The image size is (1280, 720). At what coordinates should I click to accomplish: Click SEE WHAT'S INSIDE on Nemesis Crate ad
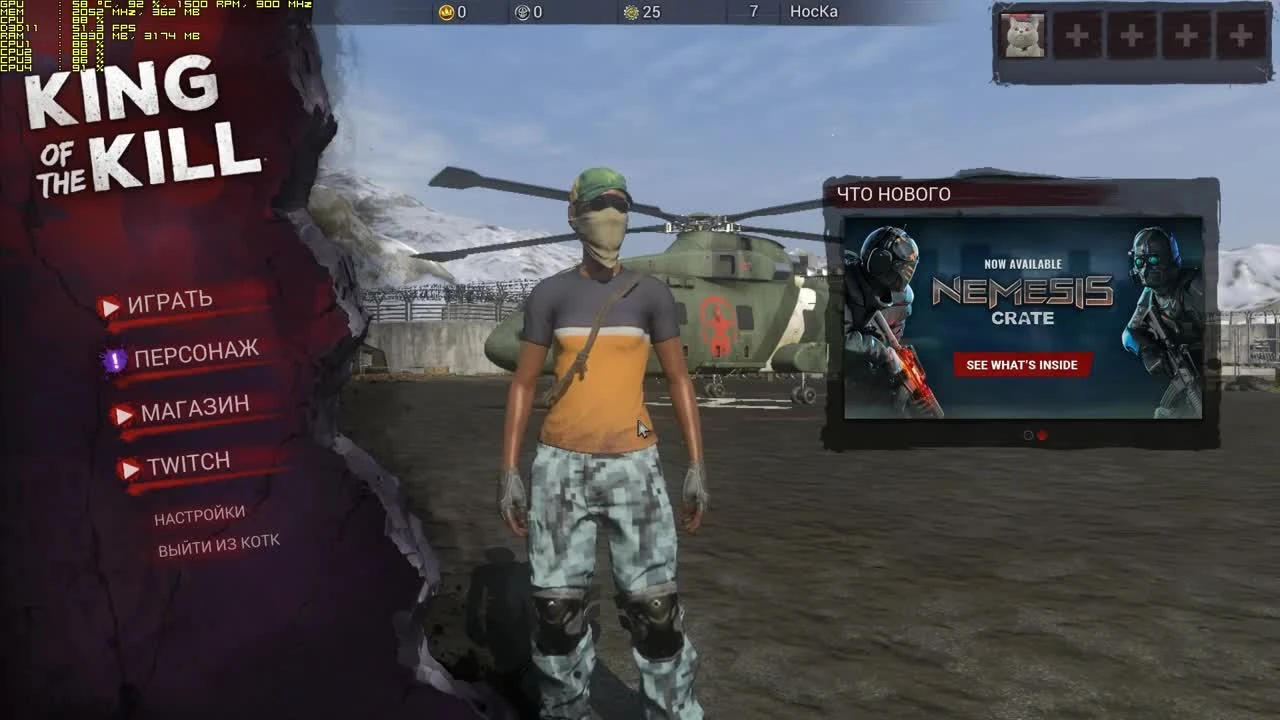click(1022, 365)
